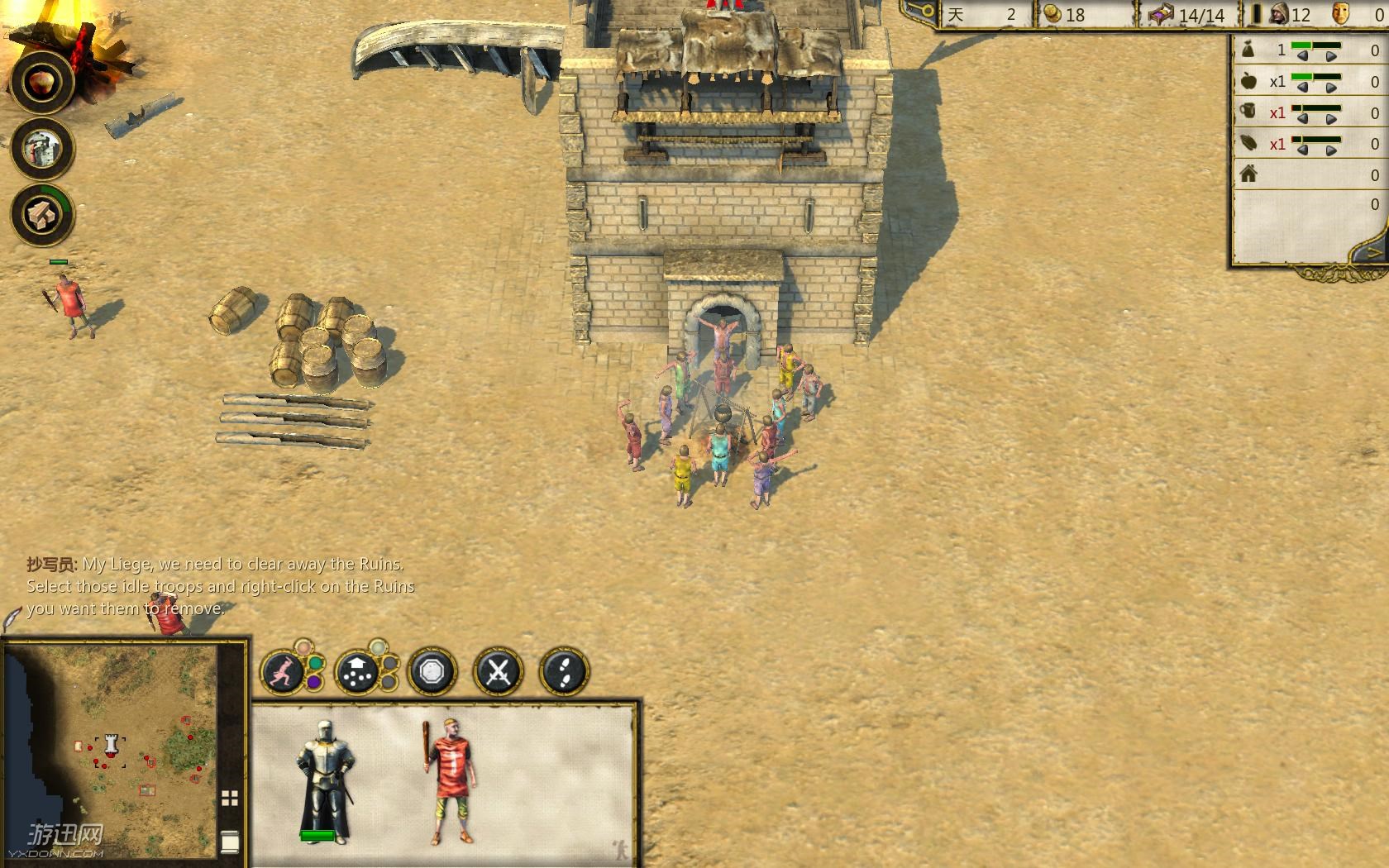Viewport: 1389px width, 868px height.
Task: Select the armored knight lord portrait
Action: click(326, 780)
